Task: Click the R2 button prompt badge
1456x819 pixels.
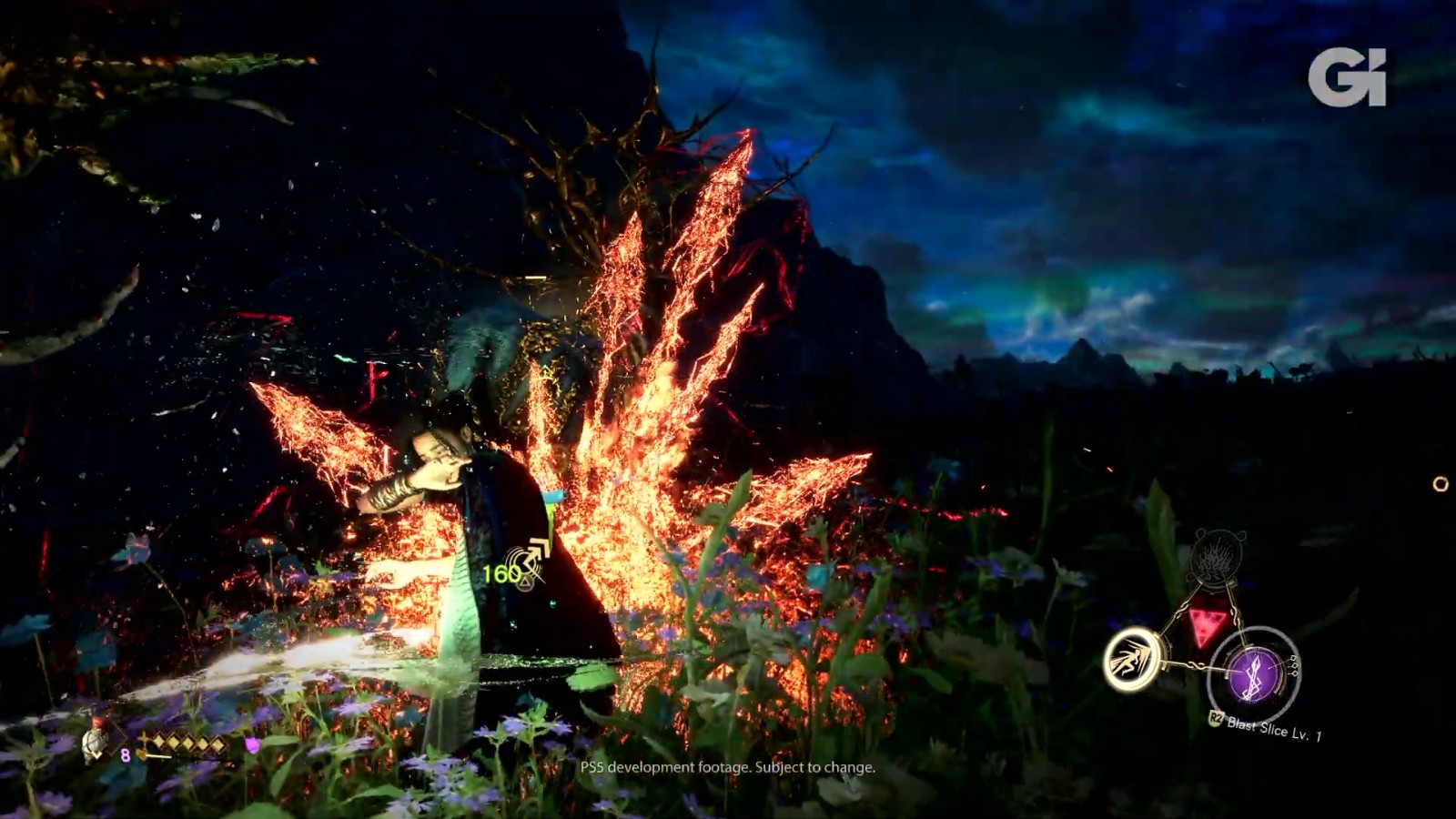Action: coord(1216,717)
